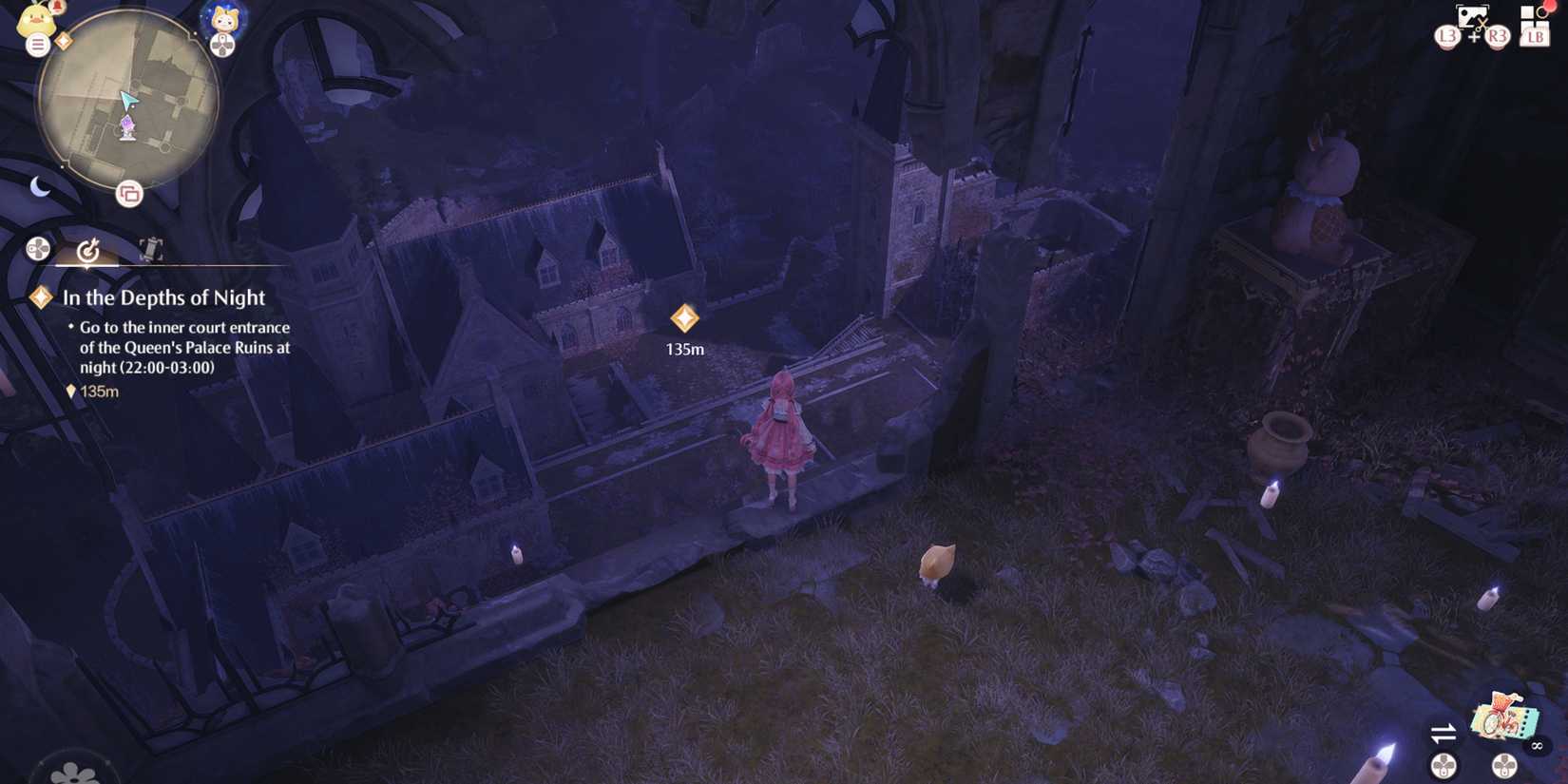Open the main menu with three lines icon
This screenshot has width=1568, height=784.
[37, 45]
